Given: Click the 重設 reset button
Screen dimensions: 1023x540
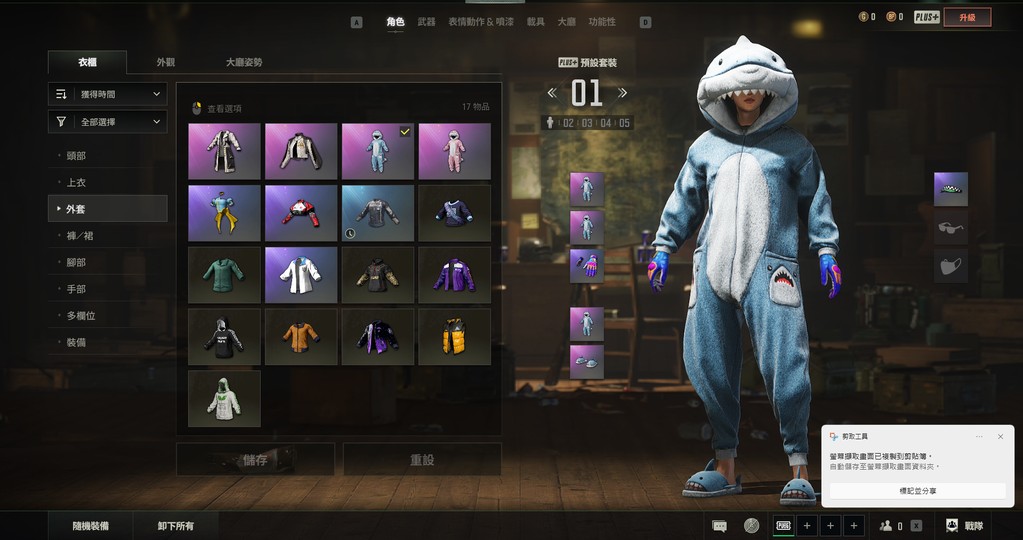Looking at the screenshot, I should 421,460.
